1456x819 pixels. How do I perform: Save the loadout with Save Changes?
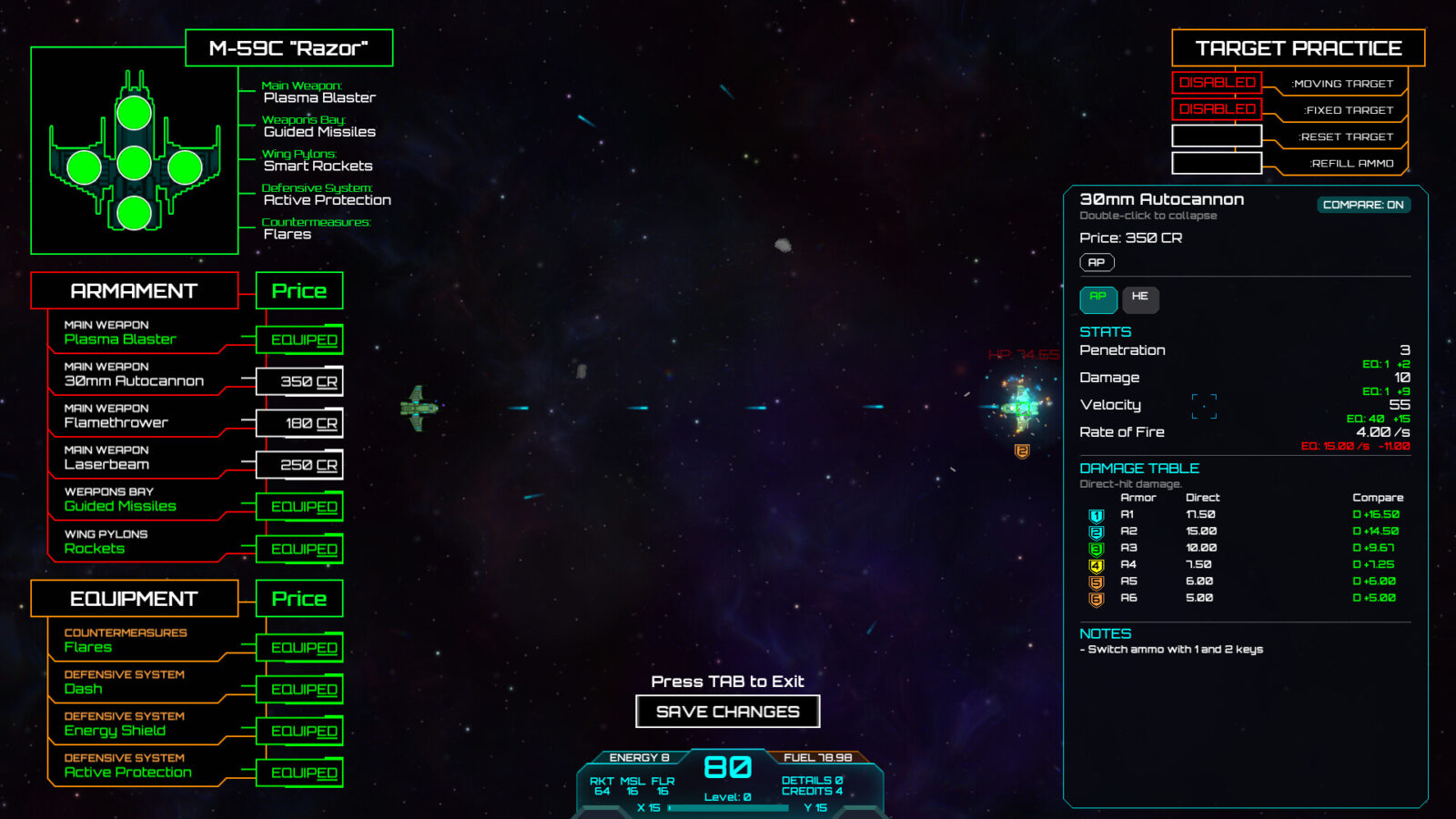pos(727,712)
